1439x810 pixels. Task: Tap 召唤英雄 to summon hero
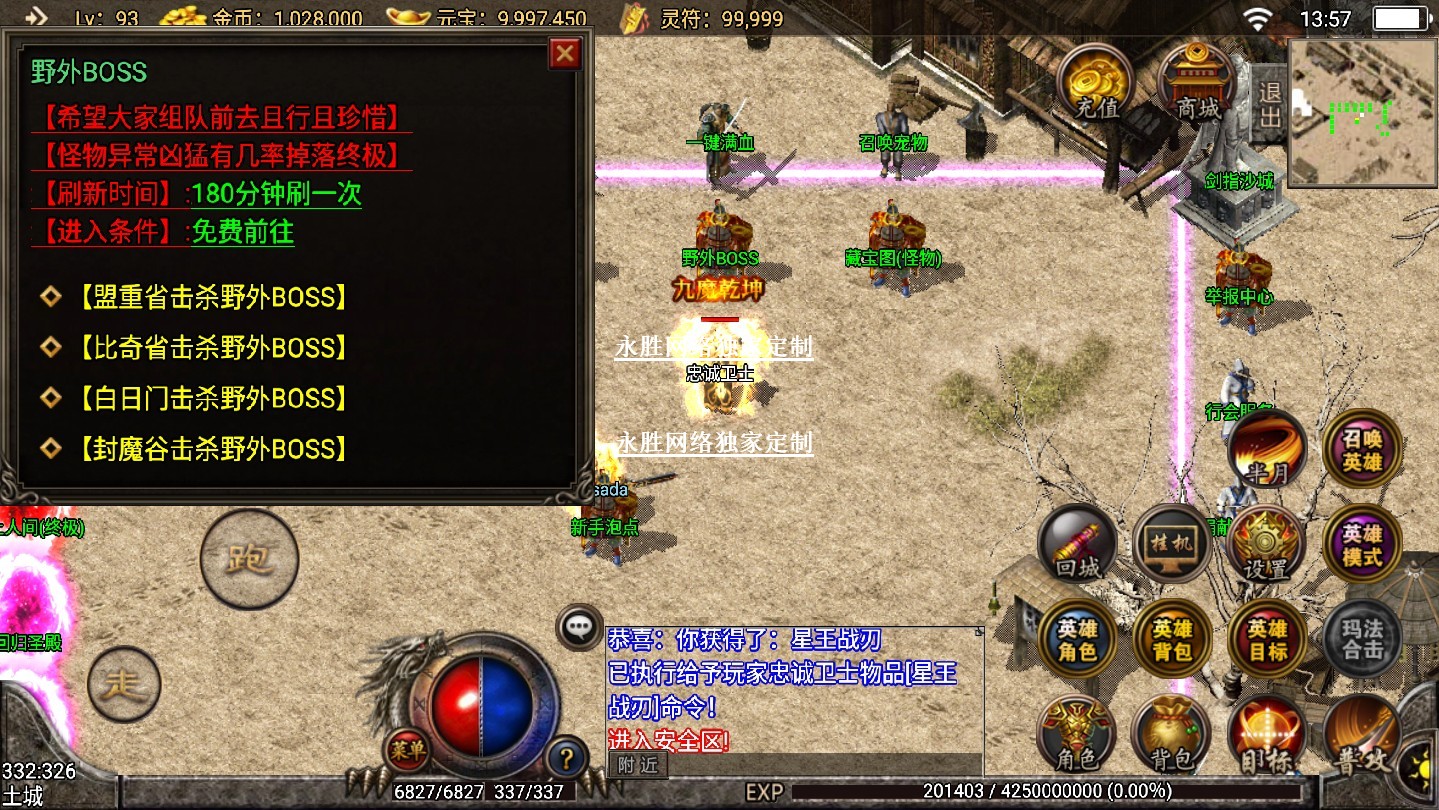point(1362,450)
